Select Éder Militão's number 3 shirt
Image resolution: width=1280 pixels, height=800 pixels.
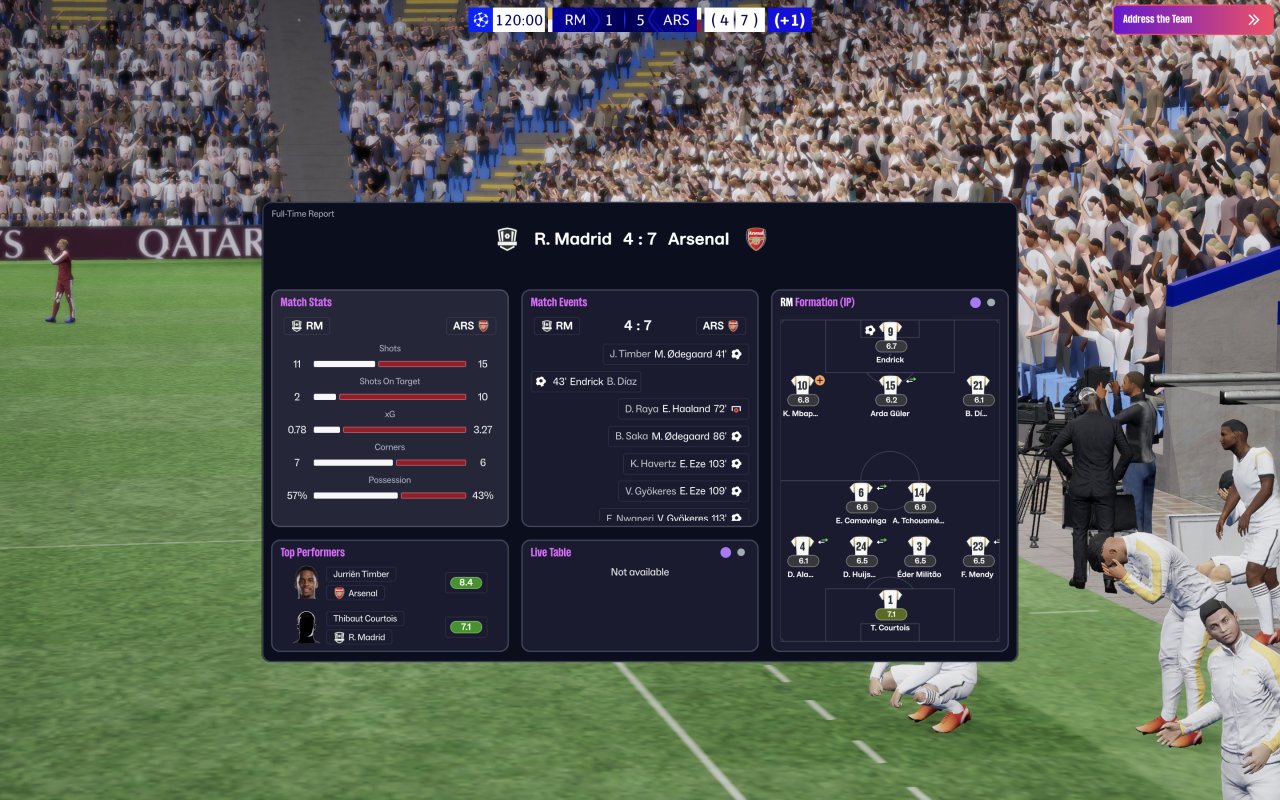coord(919,546)
